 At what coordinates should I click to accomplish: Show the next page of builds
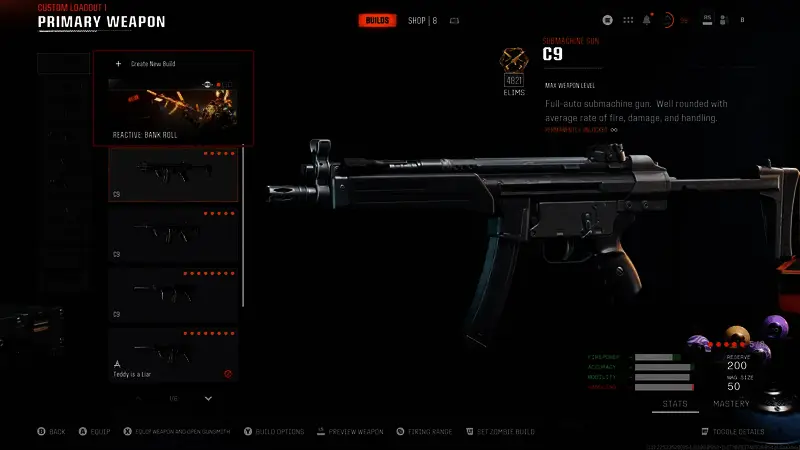(x=208, y=398)
